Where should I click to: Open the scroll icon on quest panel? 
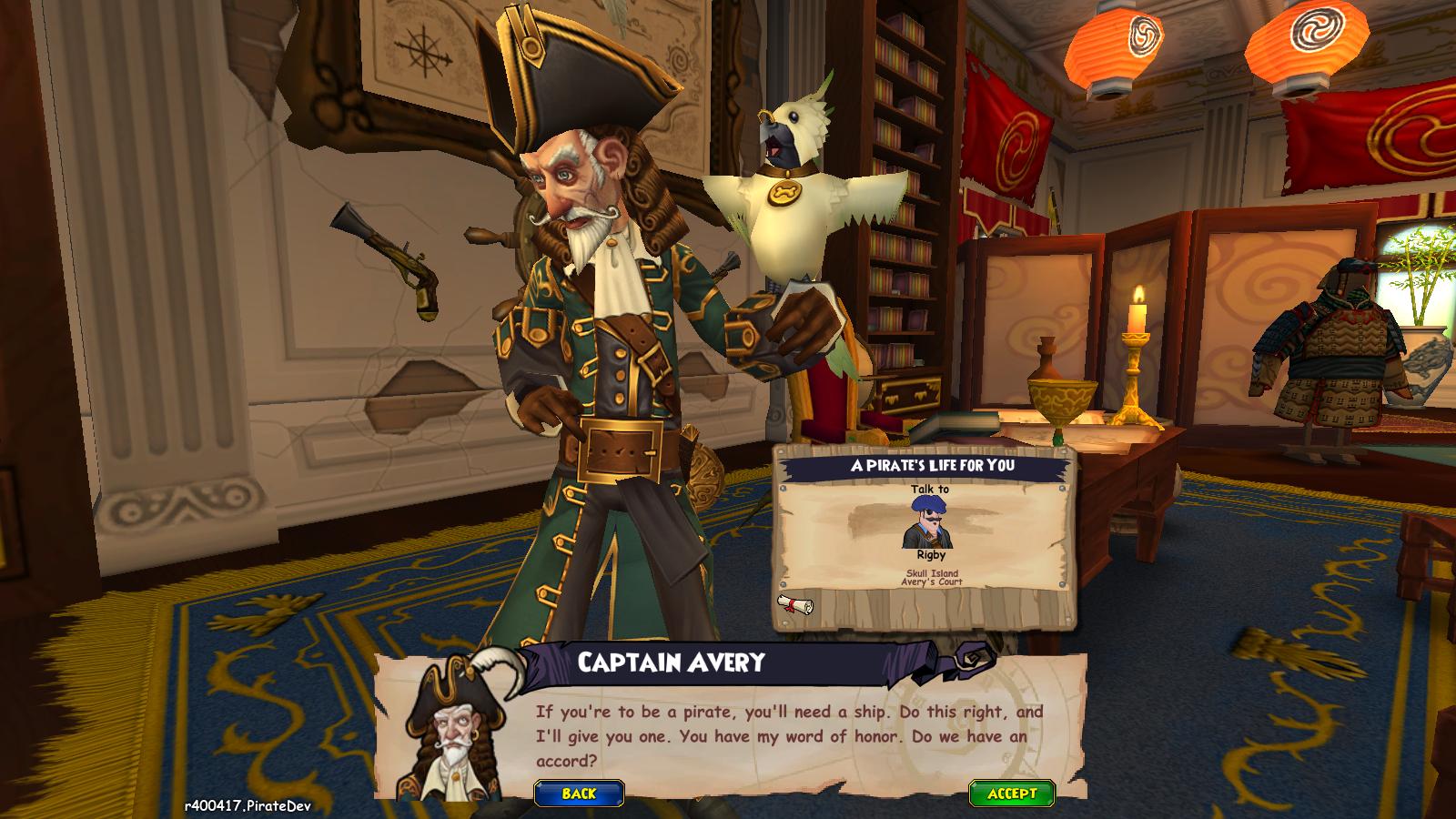tap(794, 604)
